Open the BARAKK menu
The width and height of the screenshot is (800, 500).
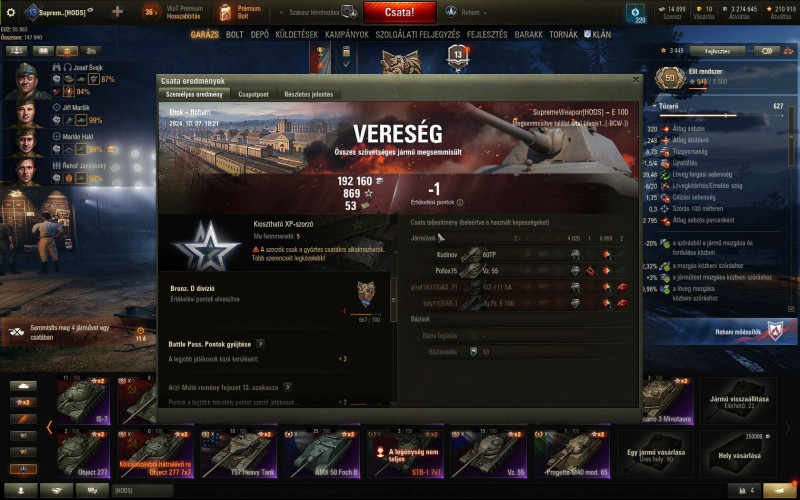[x=529, y=34]
